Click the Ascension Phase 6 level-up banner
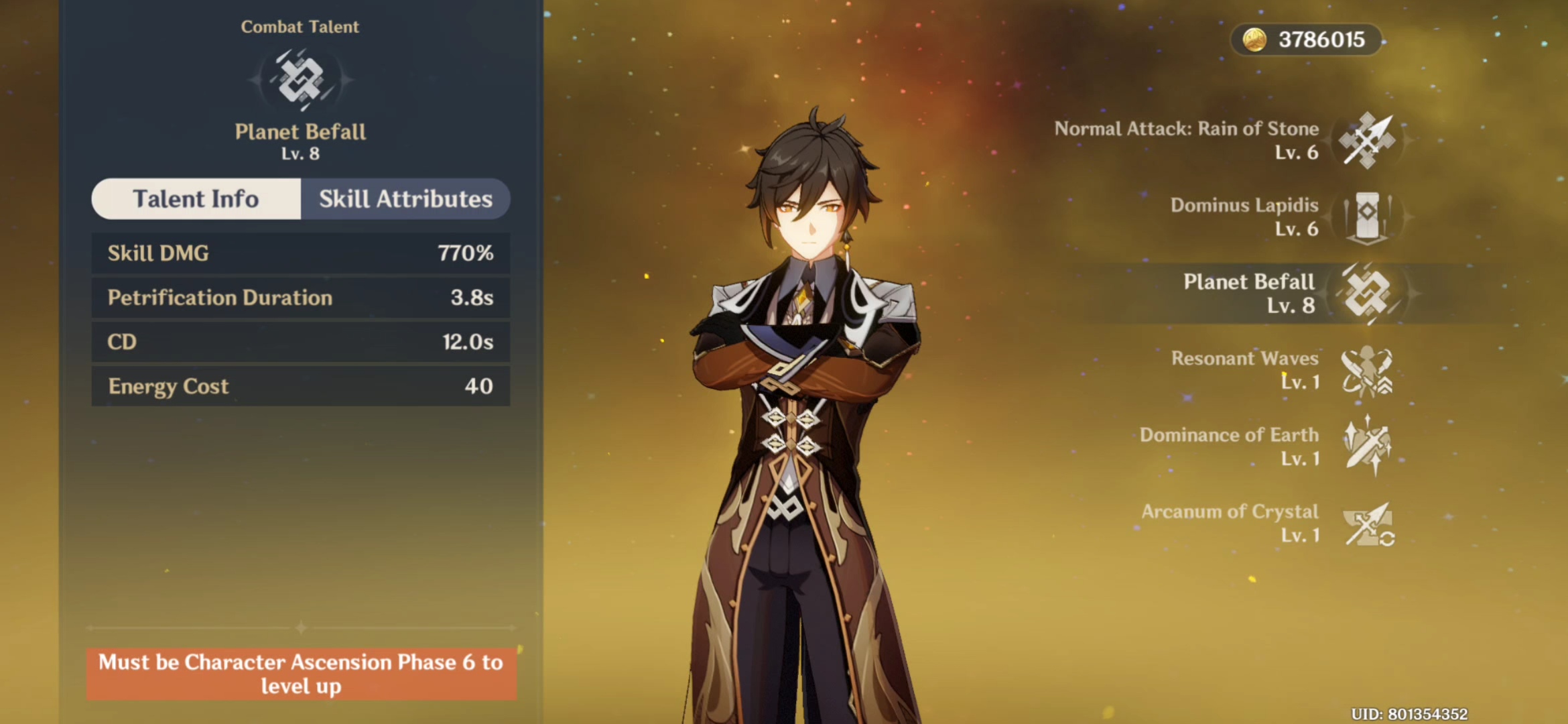This screenshot has height=724, width=1568. point(300,674)
